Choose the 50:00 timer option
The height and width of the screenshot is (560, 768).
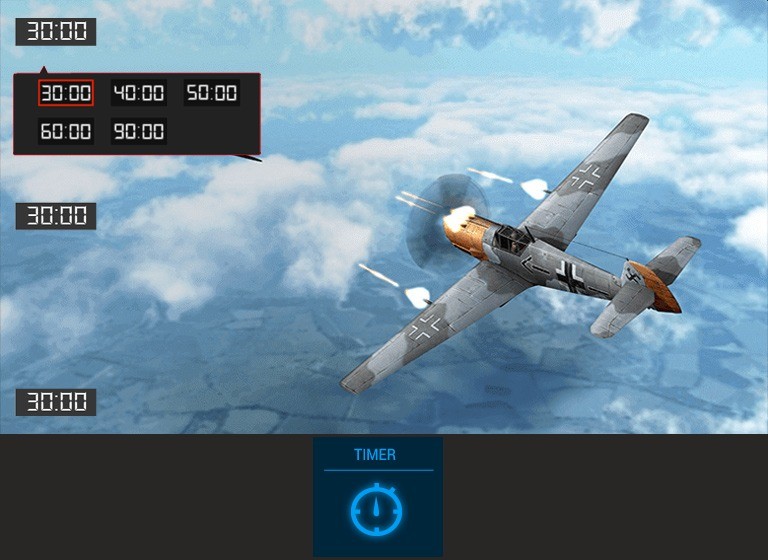212,93
